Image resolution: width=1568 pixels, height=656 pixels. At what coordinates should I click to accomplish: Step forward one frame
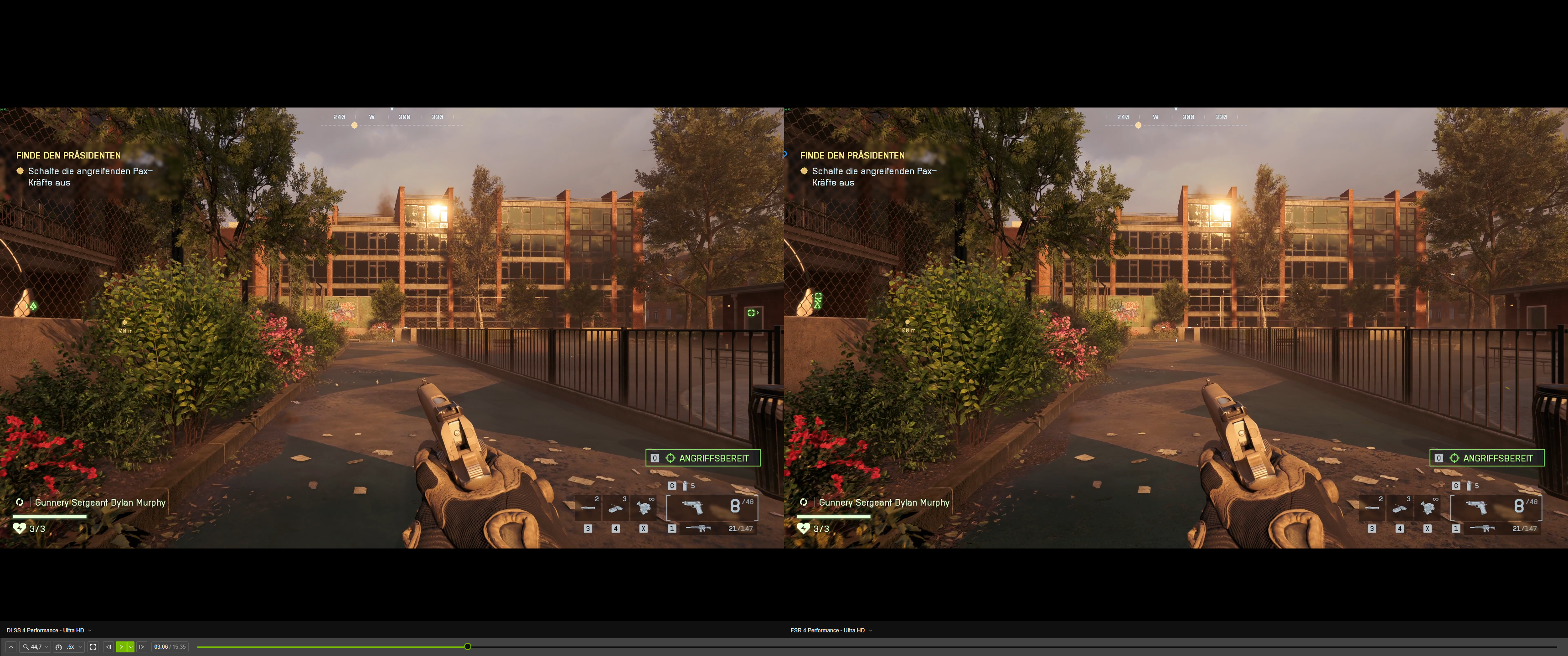coord(142,647)
